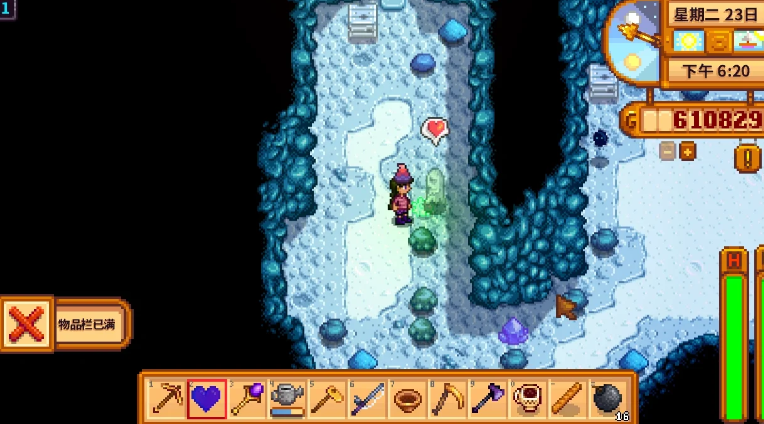
Task: Open the journal with the exclamation icon
Action: coord(747,158)
